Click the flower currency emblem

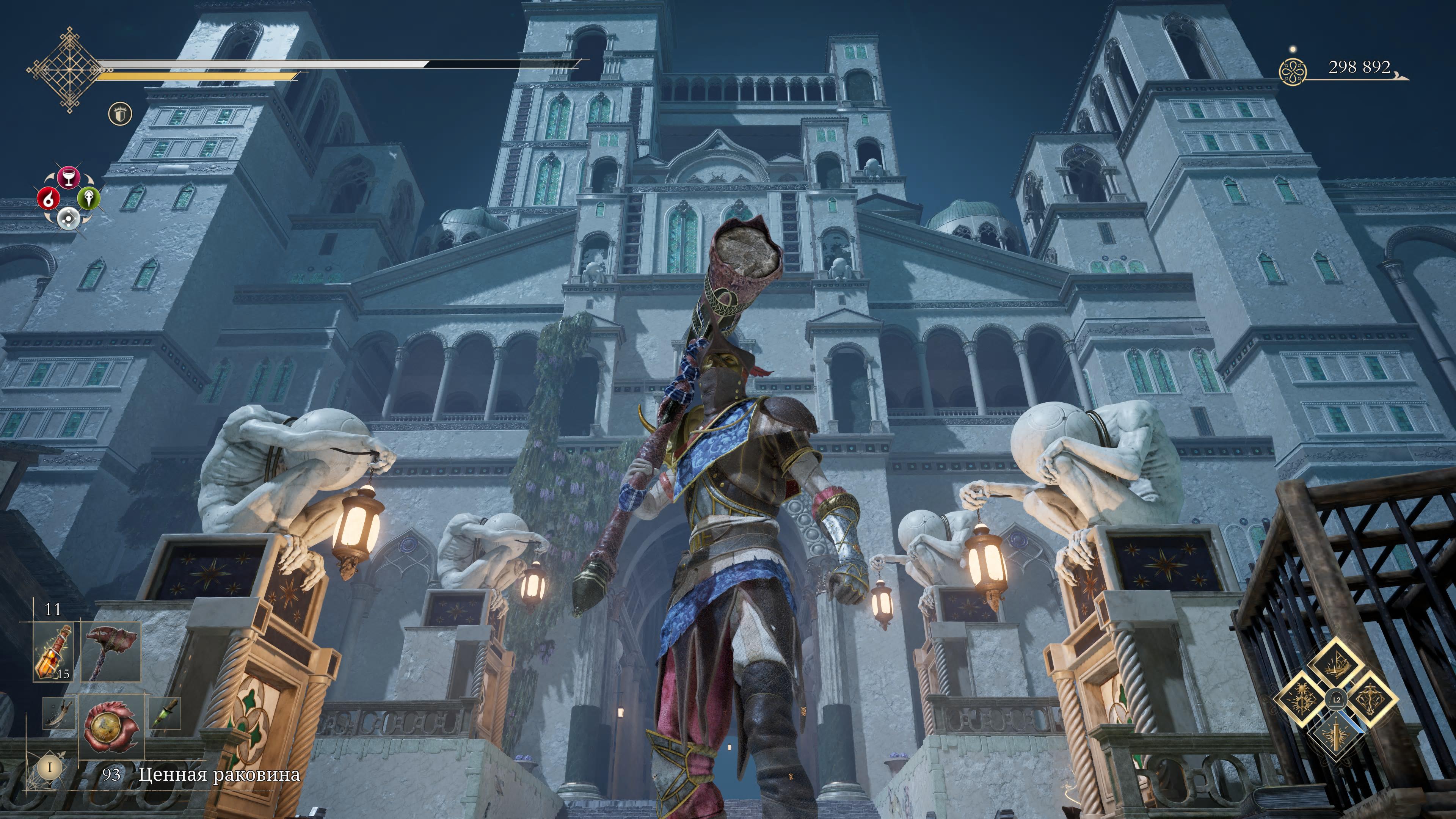pos(1293,73)
